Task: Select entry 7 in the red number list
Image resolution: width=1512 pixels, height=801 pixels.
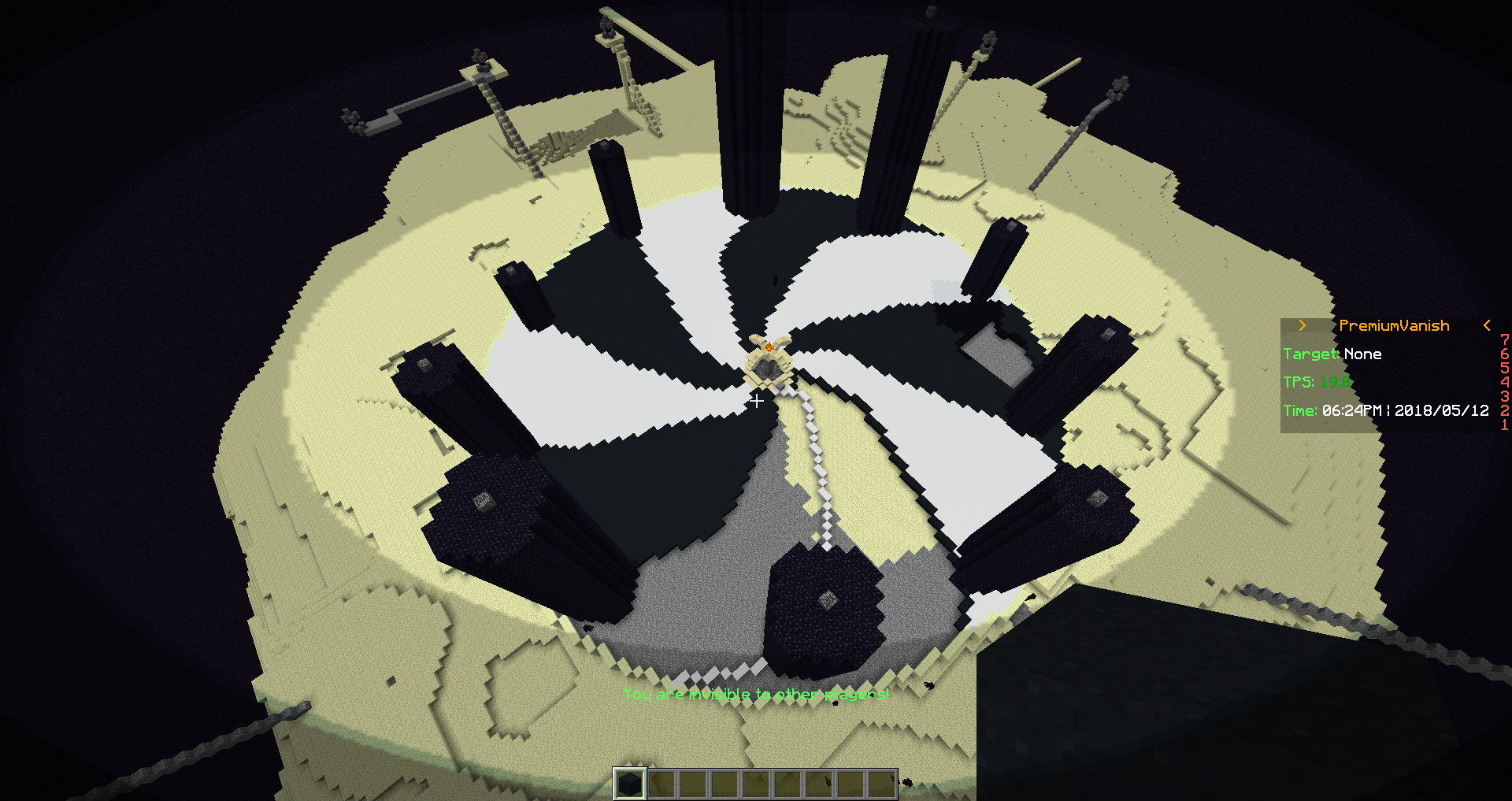Action: (x=1506, y=340)
